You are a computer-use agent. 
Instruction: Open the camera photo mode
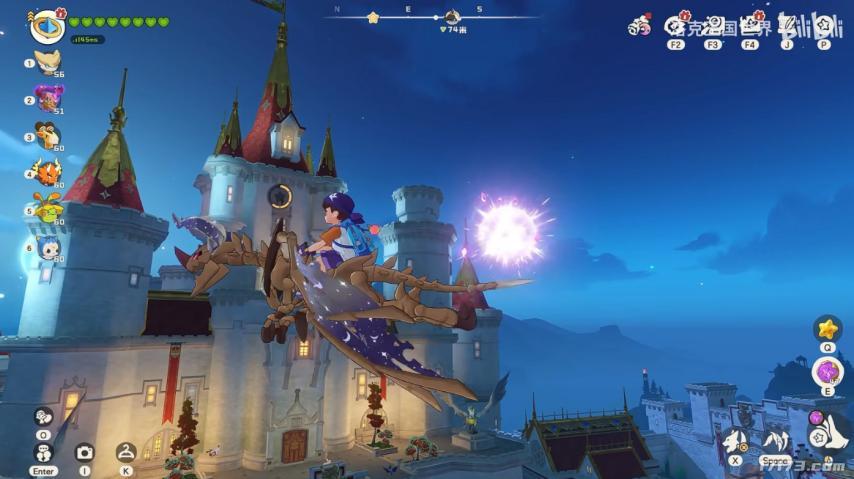tap(85, 452)
